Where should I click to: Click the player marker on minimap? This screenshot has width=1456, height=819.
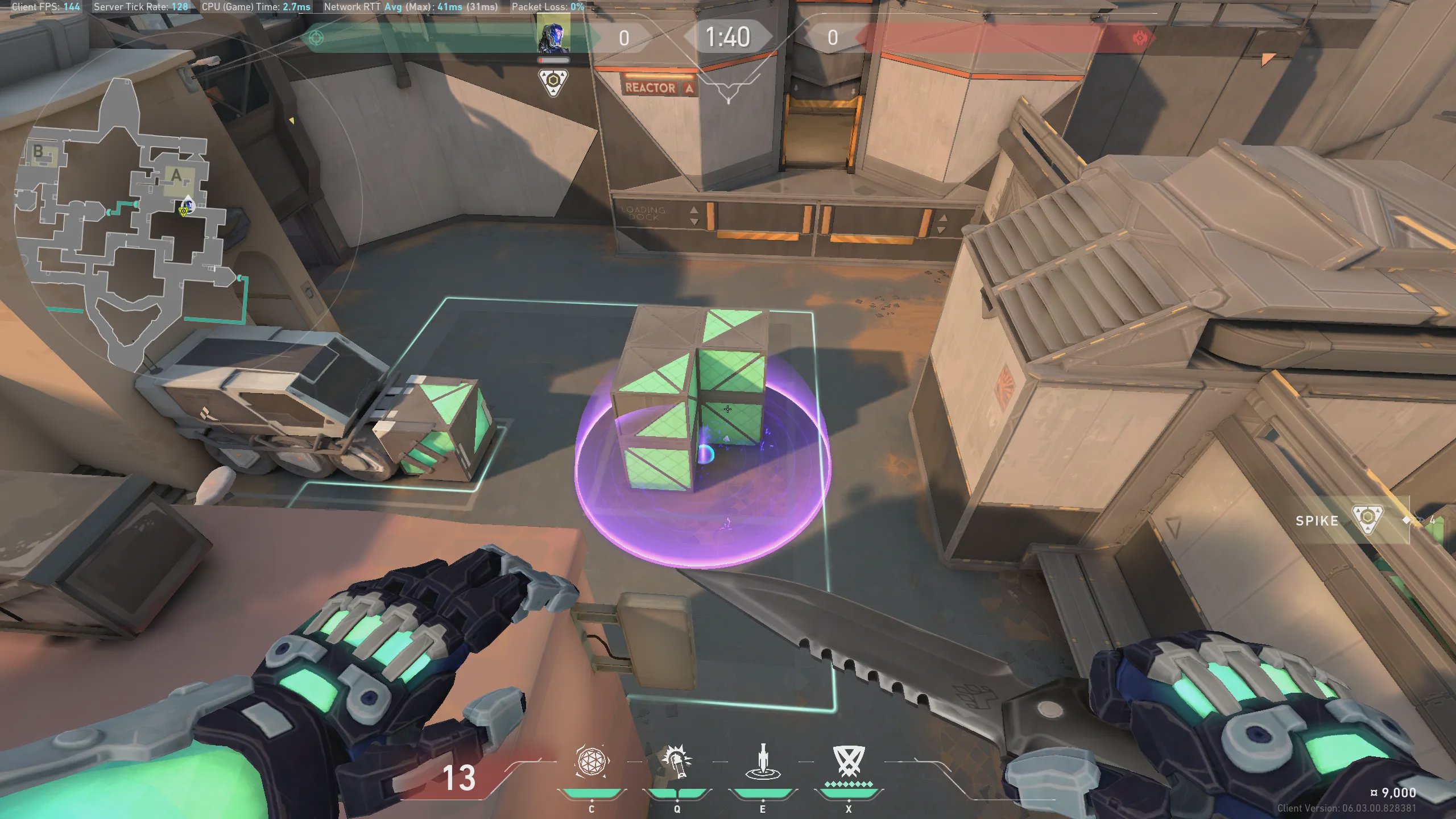pos(187,206)
